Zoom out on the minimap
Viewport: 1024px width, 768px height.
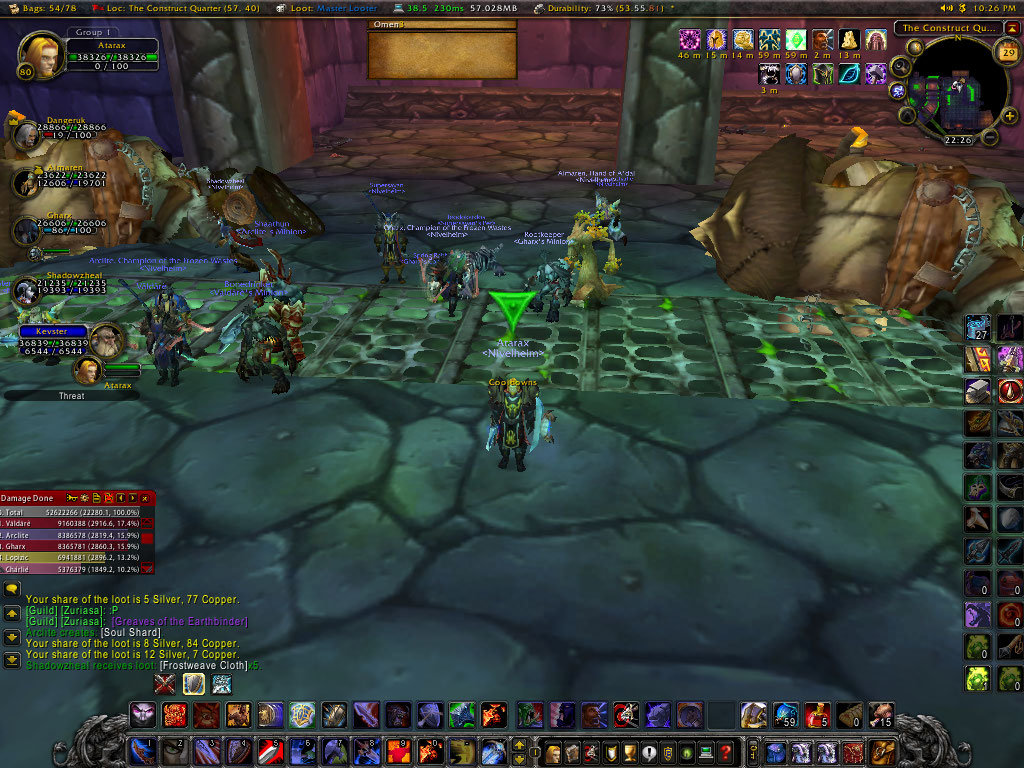click(989, 137)
